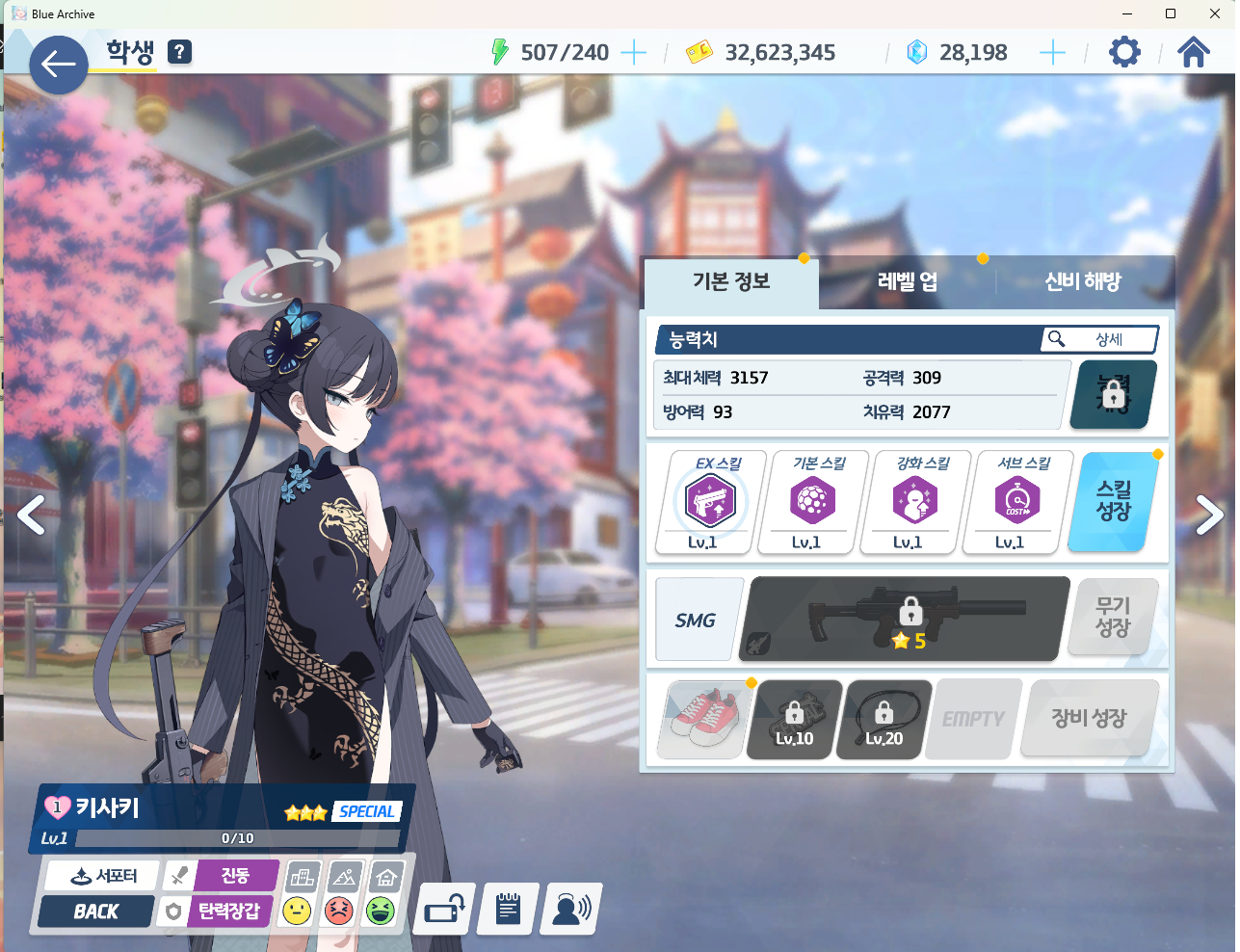Maximize the Blue Archive window
1240x952 pixels.
[x=1171, y=13]
